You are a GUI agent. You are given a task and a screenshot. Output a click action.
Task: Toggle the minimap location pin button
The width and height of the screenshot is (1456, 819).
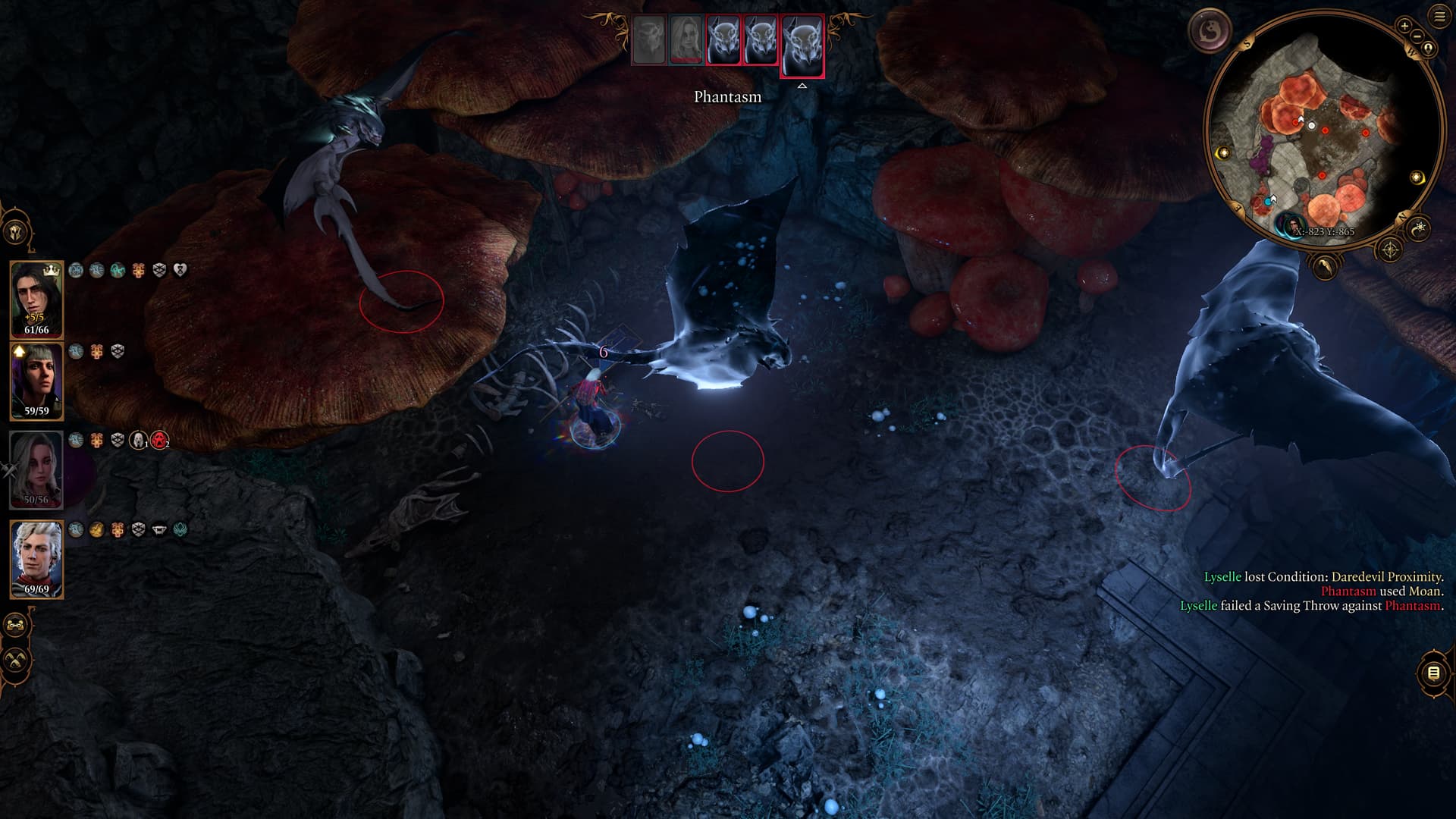pyautogui.click(x=1429, y=49)
